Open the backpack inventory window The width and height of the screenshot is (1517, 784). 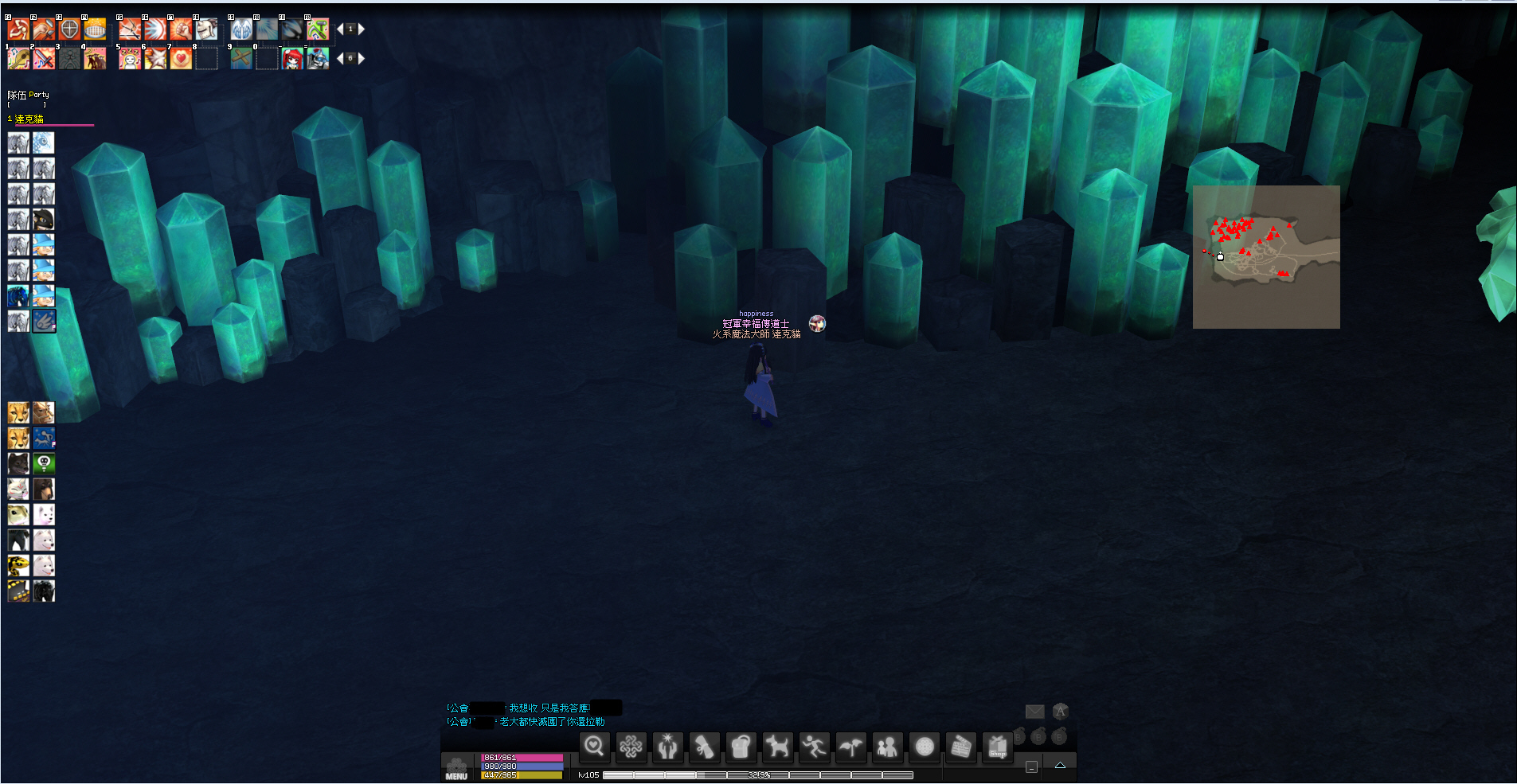[741, 747]
